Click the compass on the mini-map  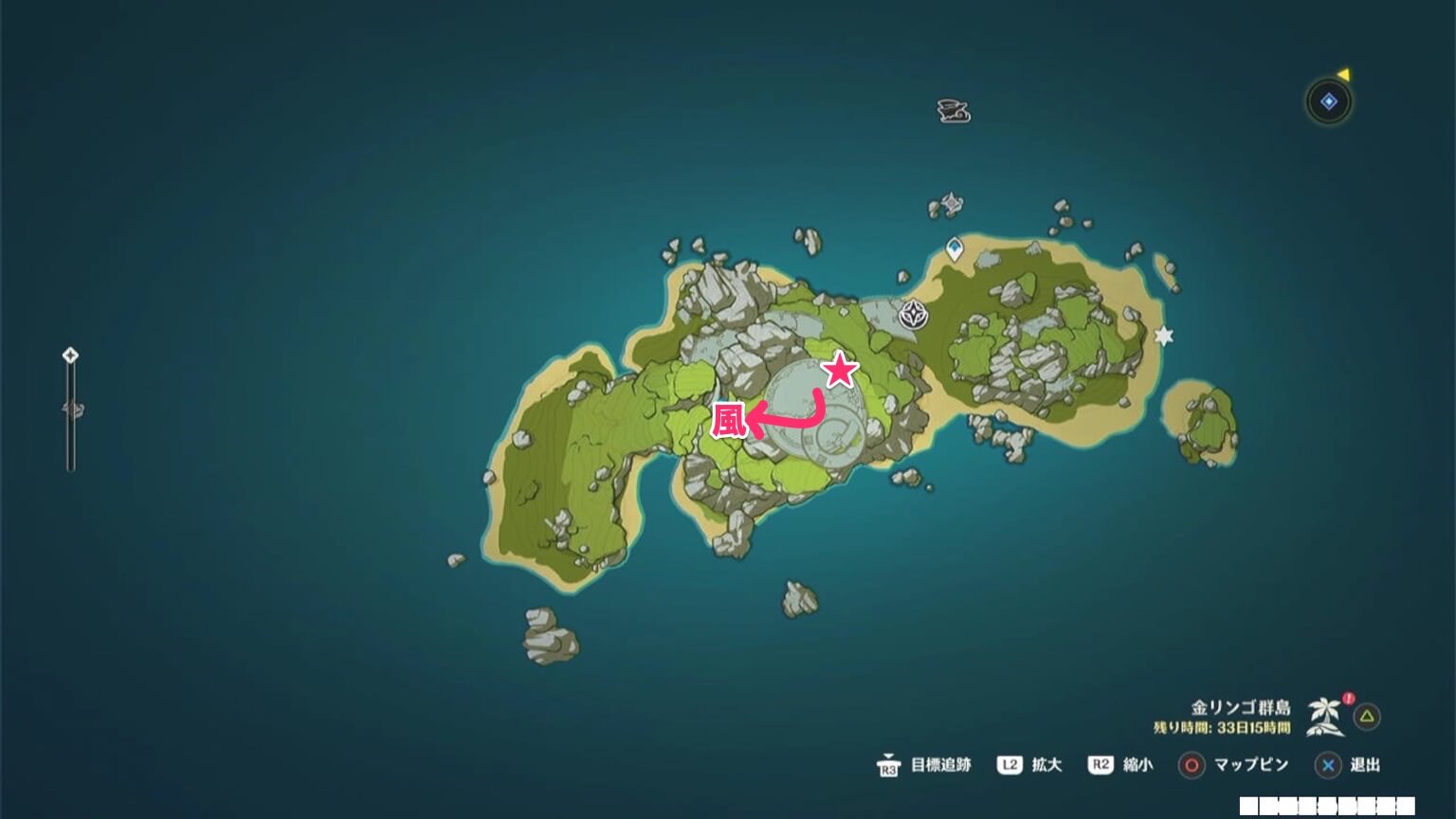click(x=1327, y=99)
